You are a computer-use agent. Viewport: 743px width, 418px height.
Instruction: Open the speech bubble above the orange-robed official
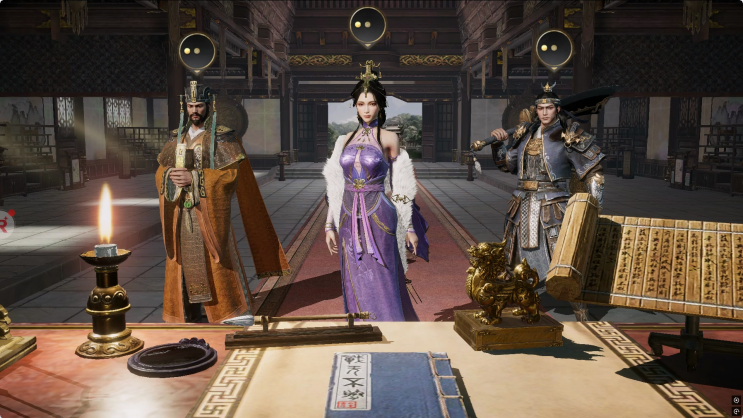pos(196,50)
